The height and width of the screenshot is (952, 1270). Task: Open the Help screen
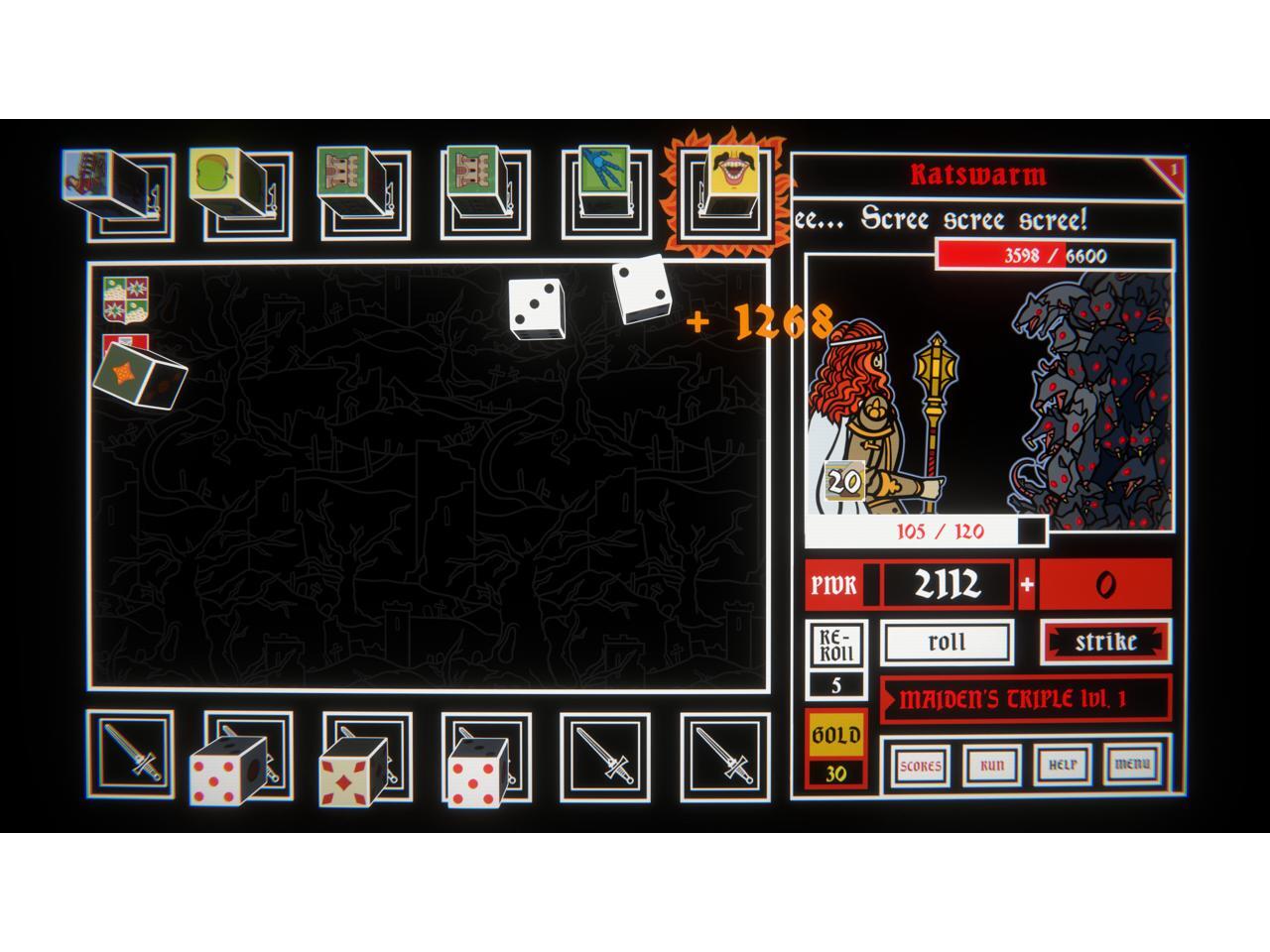coord(1062,765)
